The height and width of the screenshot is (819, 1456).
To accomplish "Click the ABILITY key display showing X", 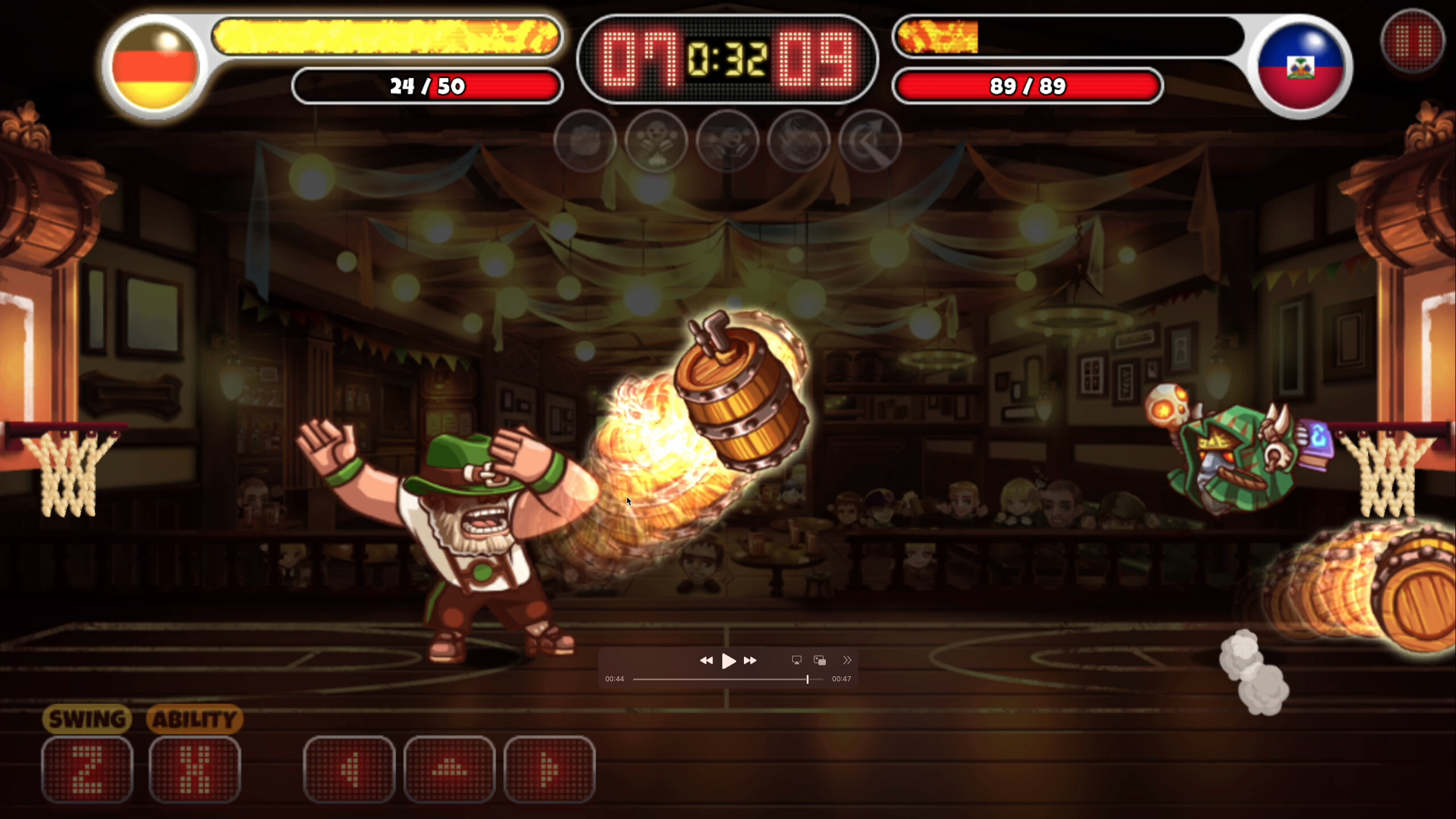I will [x=195, y=769].
